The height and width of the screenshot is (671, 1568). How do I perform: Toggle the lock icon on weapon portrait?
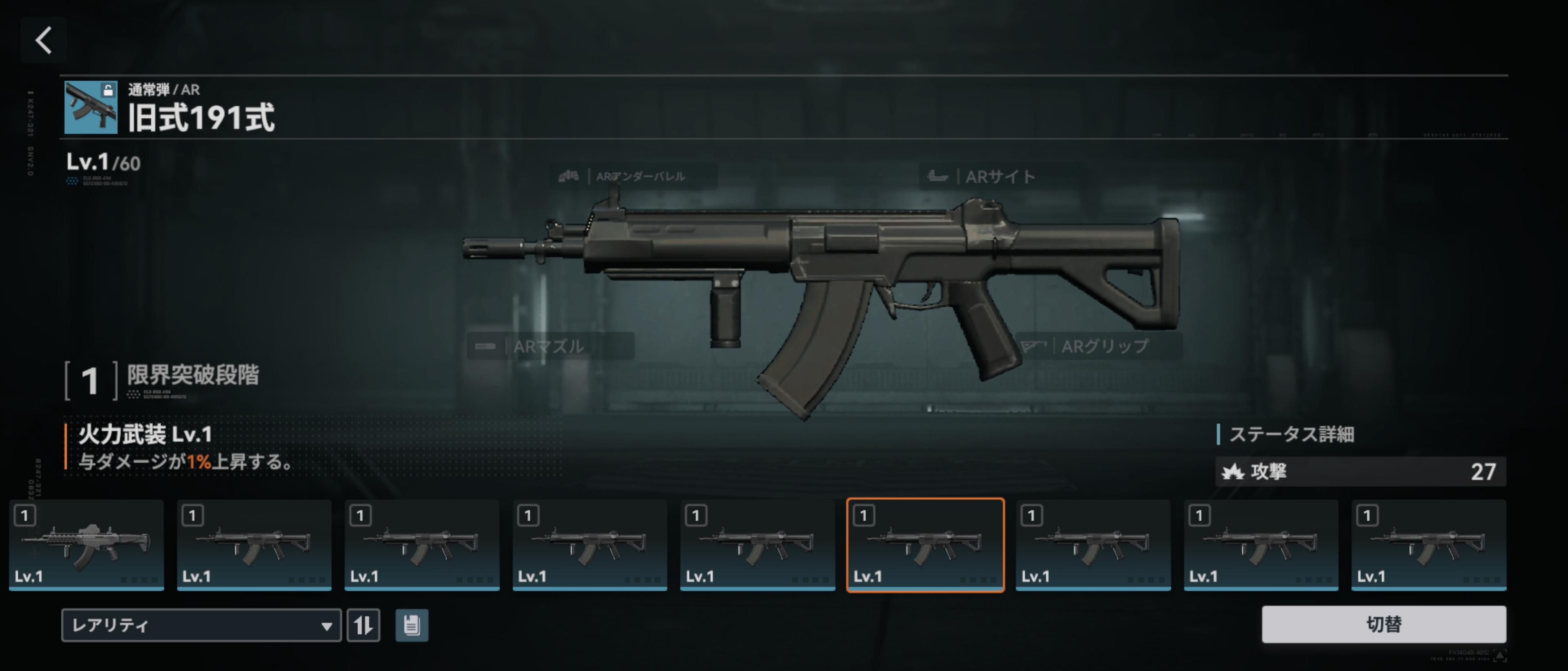click(108, 91)
